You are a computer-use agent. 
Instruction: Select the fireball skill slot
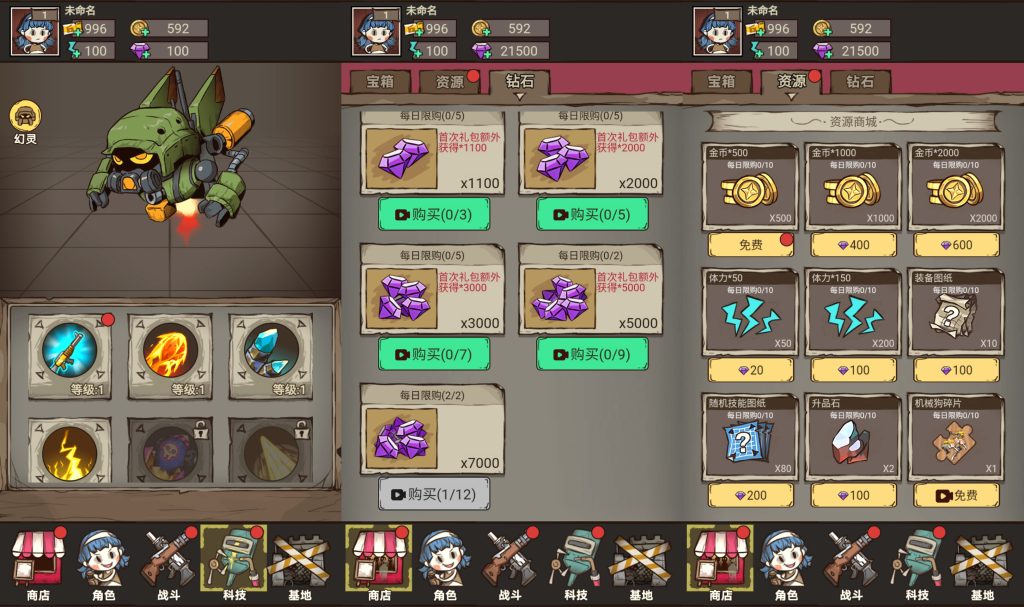(170, 350)
